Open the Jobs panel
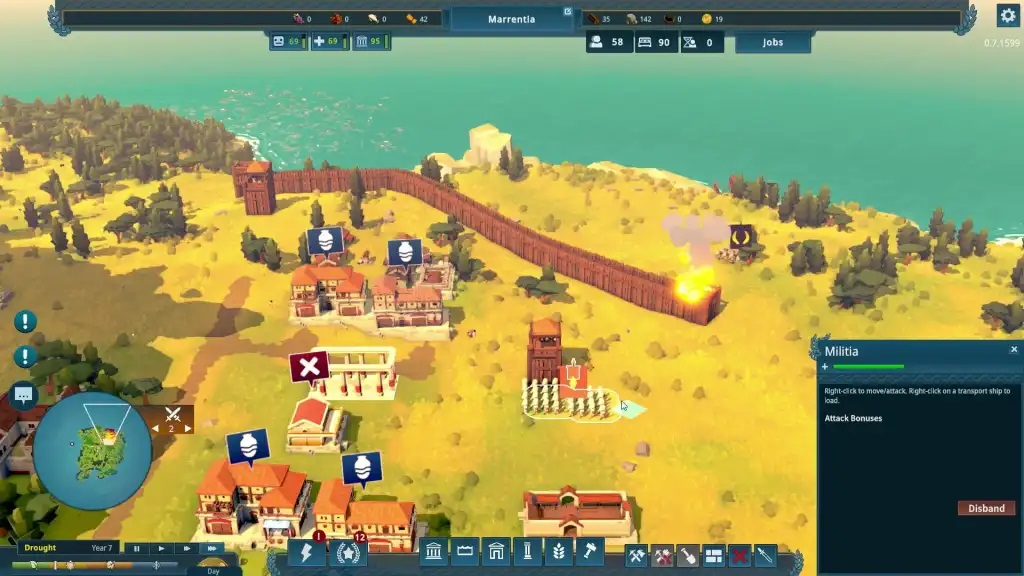1024x576 pixels. point(772,43)
